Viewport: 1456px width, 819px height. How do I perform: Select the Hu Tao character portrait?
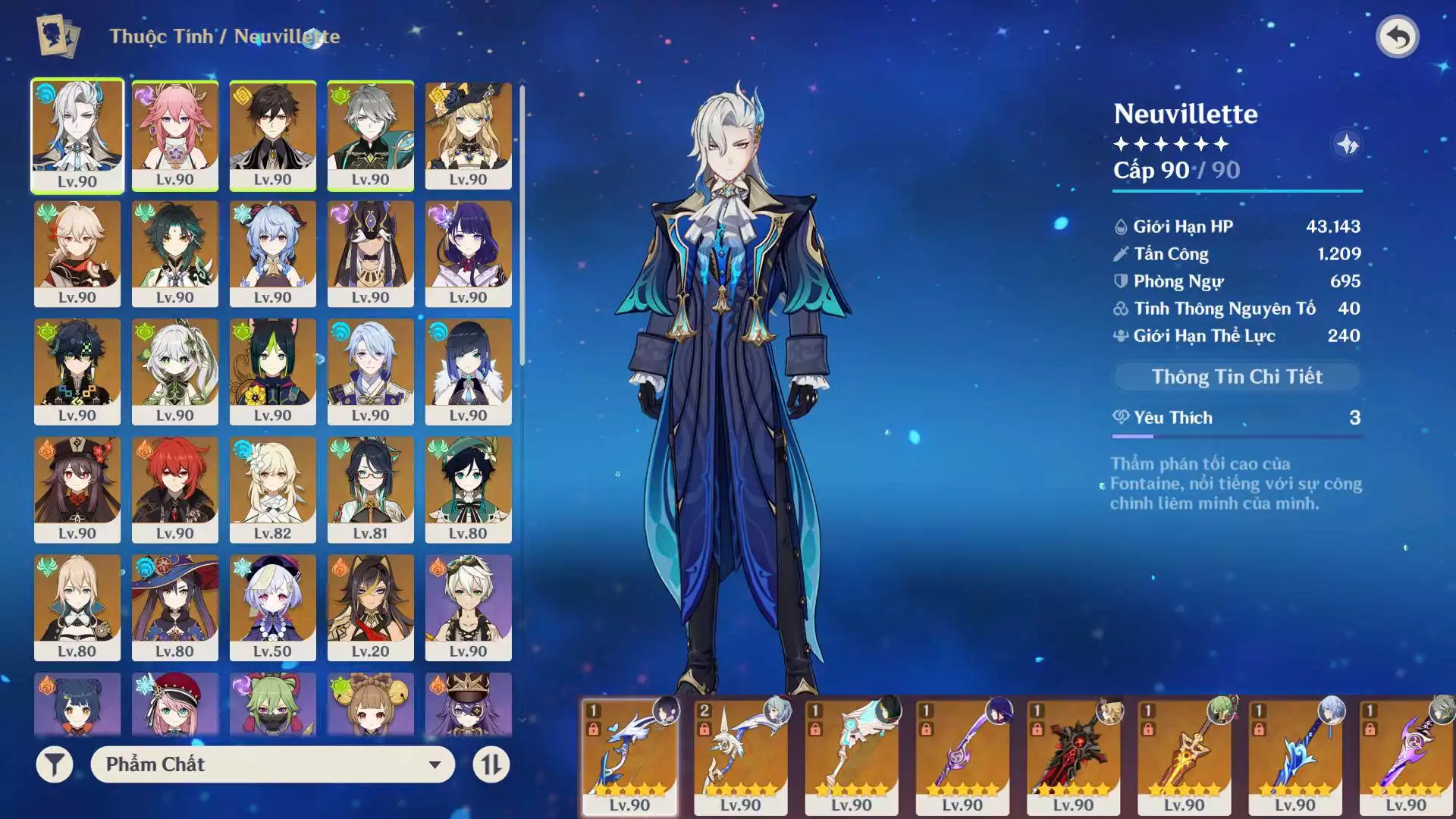pyautogui.click(x=77, y=489)
